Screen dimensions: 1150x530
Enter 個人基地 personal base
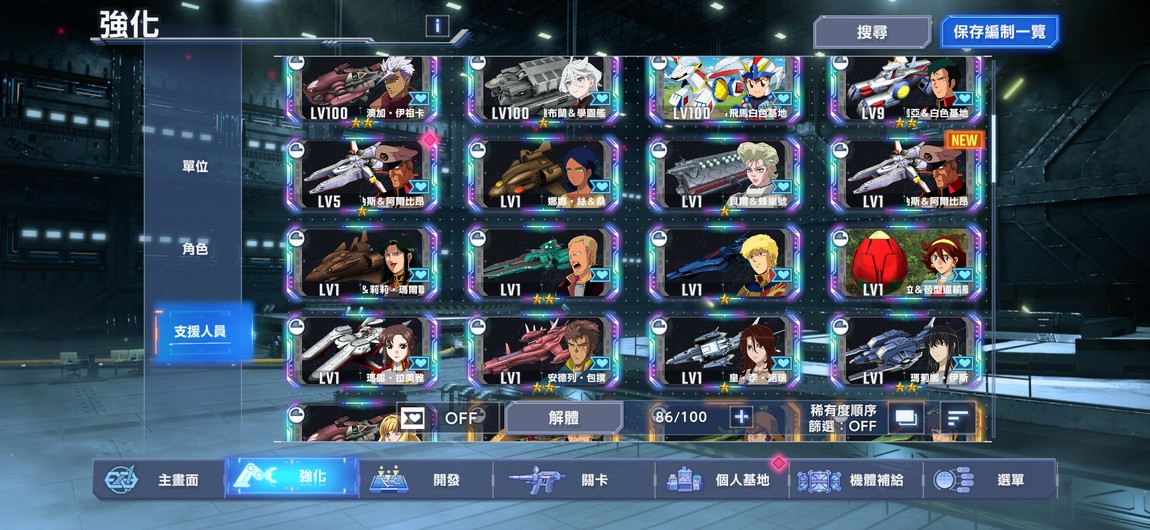pos(724,480)
